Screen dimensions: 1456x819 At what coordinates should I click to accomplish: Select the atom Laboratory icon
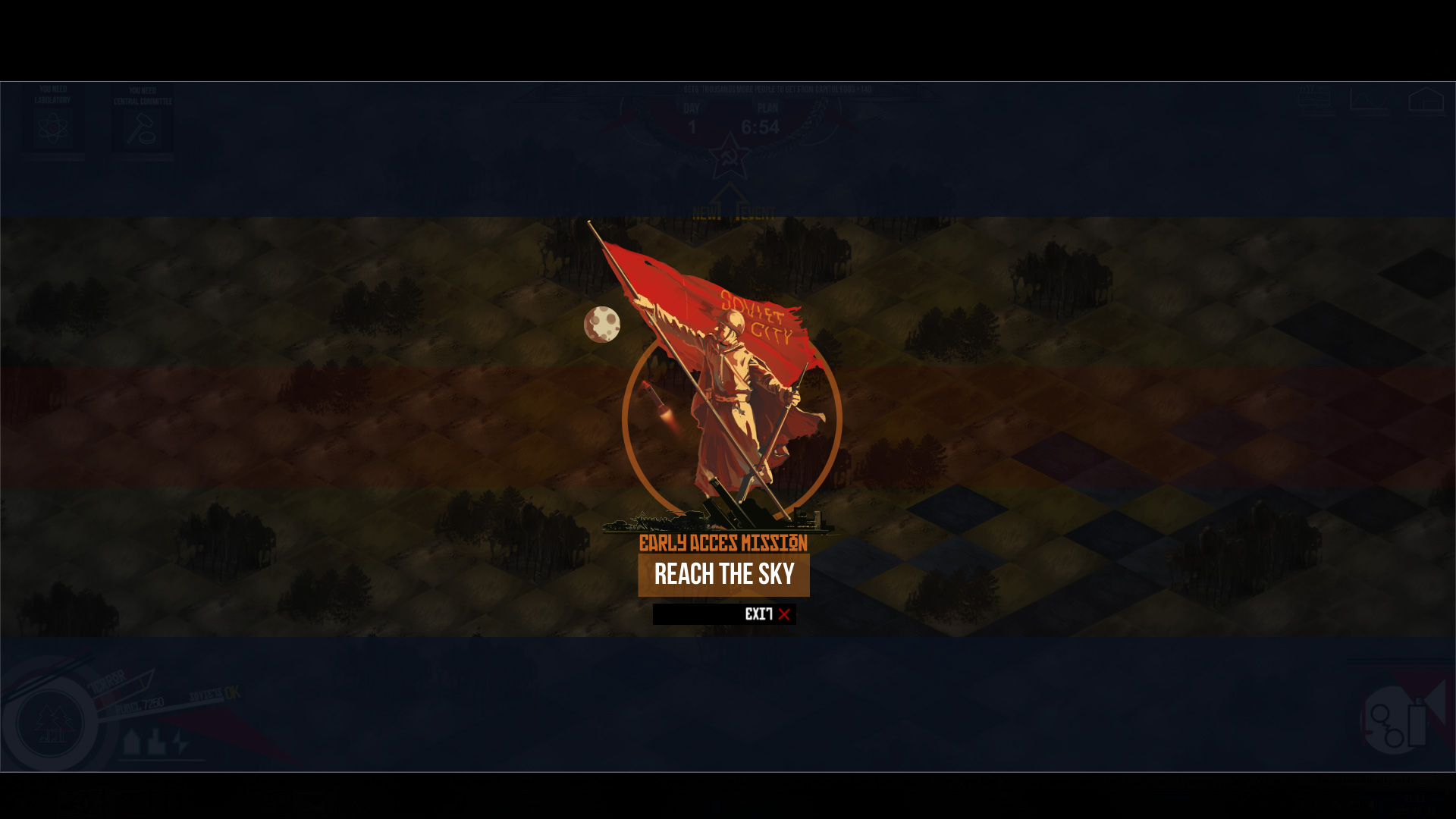click(x=52, y=127)
